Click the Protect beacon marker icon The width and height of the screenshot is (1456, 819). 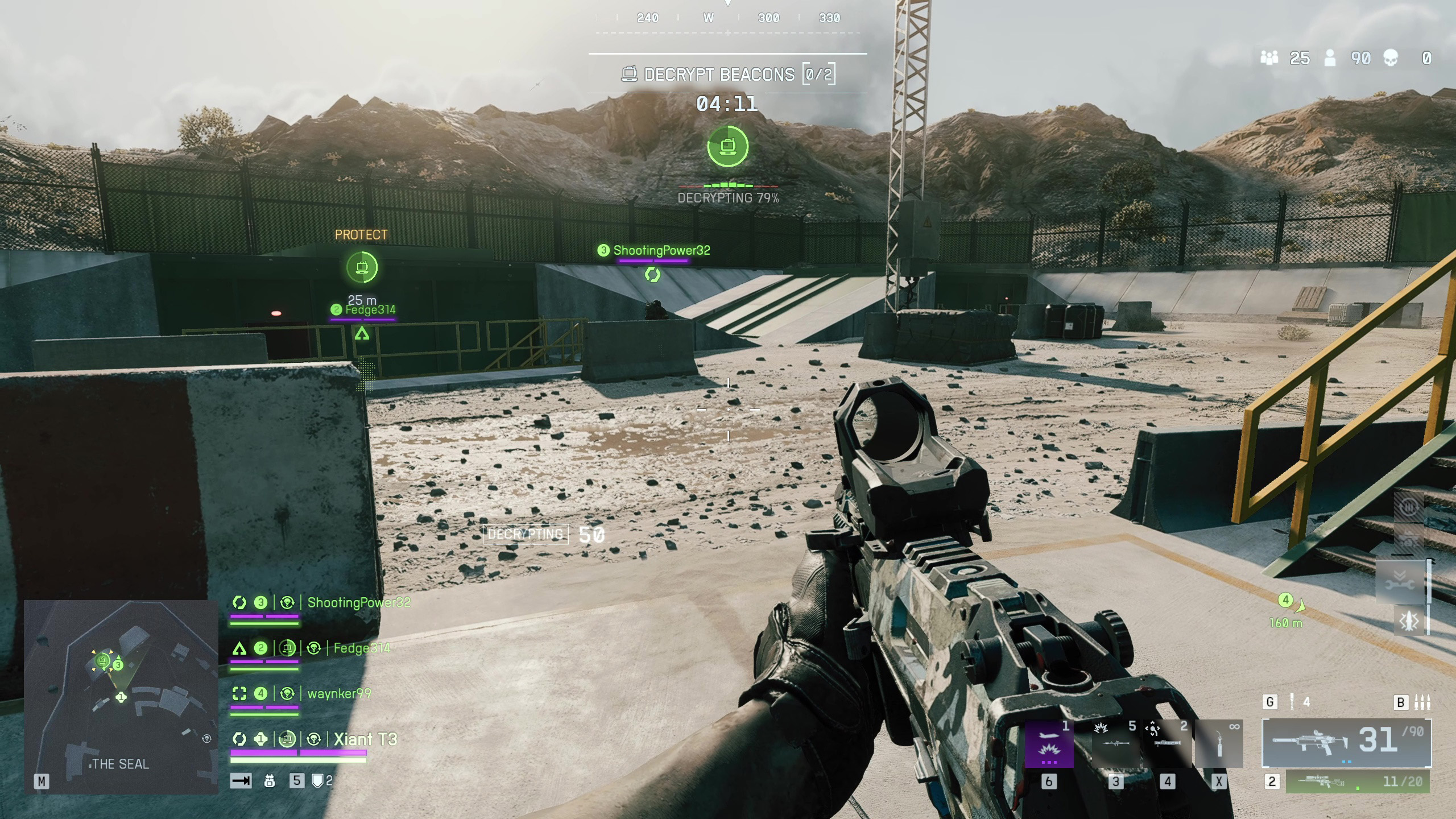362,267
